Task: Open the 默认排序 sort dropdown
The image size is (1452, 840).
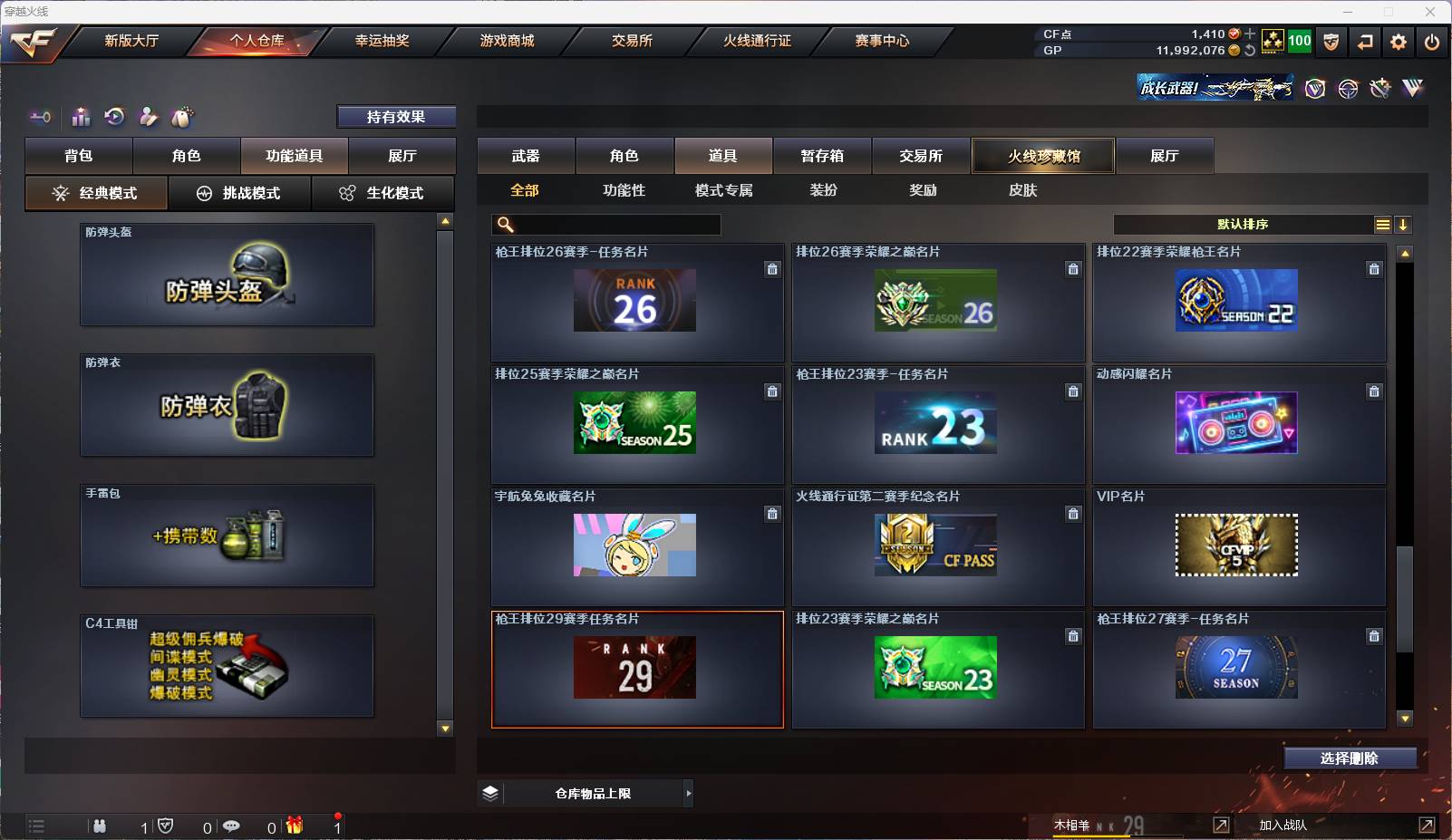Action: 1243,224
